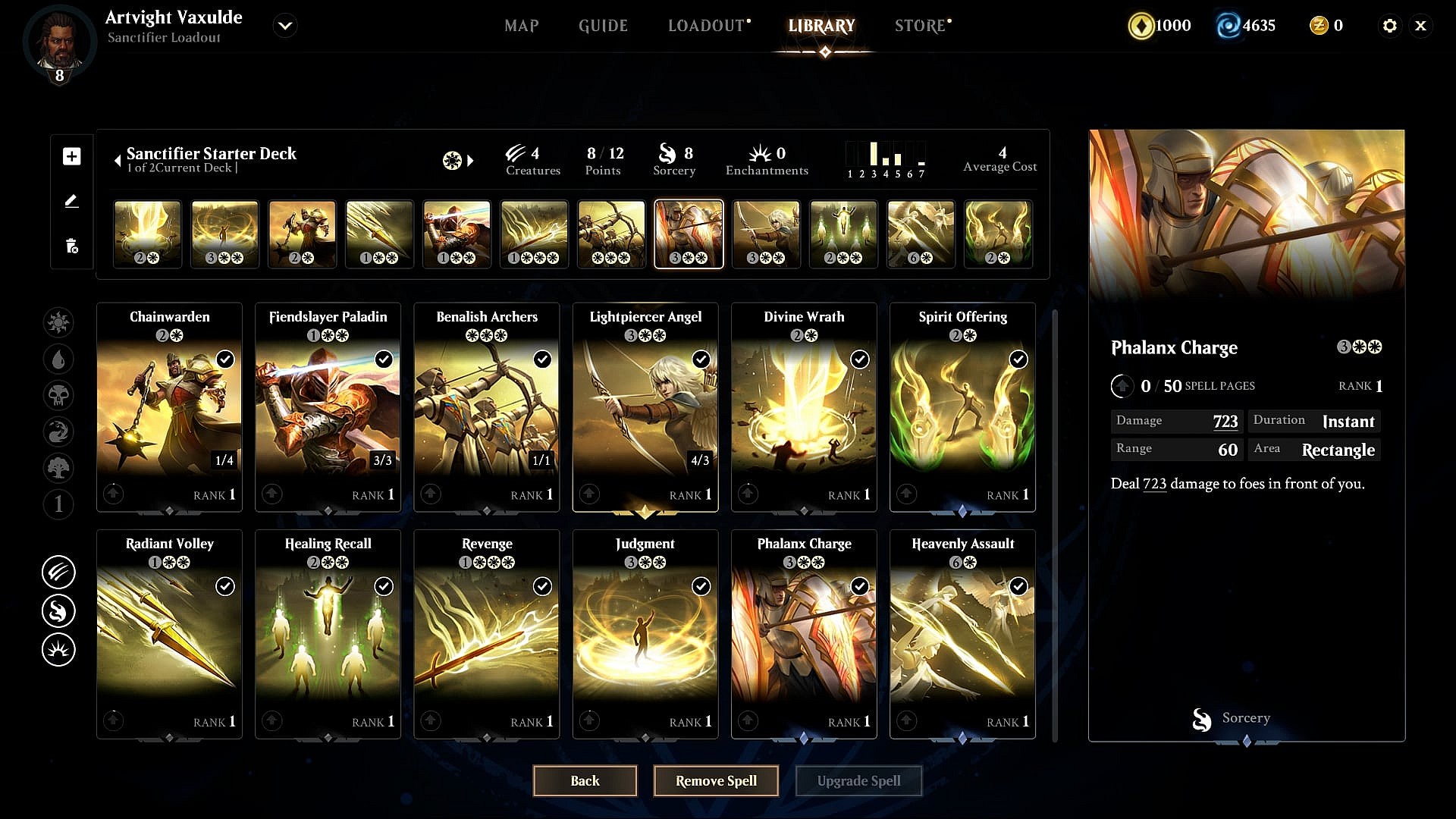Viewport: 1456px width, 819px height.
Task: Open the GUIDE tab
Action: pos(603,26)
